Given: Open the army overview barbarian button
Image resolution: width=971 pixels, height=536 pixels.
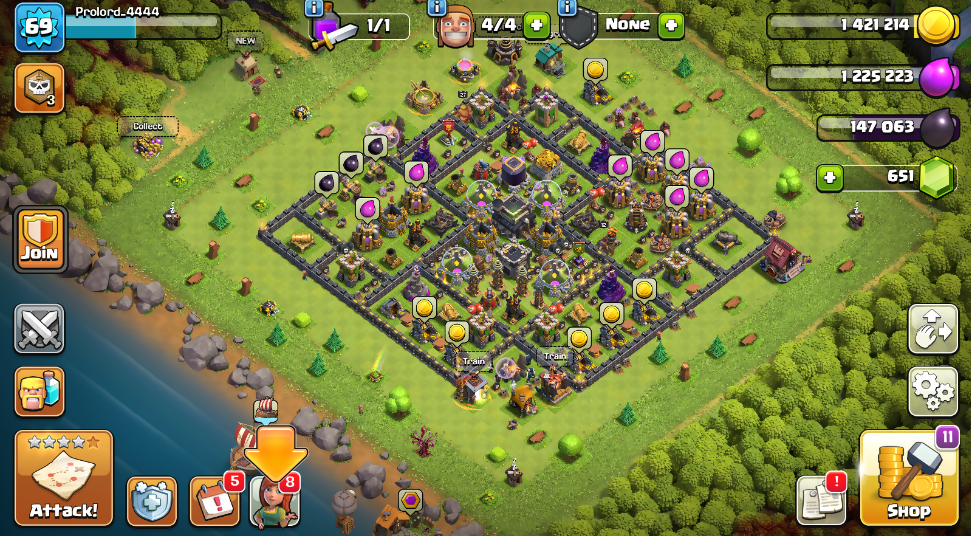Looking at the screenshot, I should [x=40, y=391].
